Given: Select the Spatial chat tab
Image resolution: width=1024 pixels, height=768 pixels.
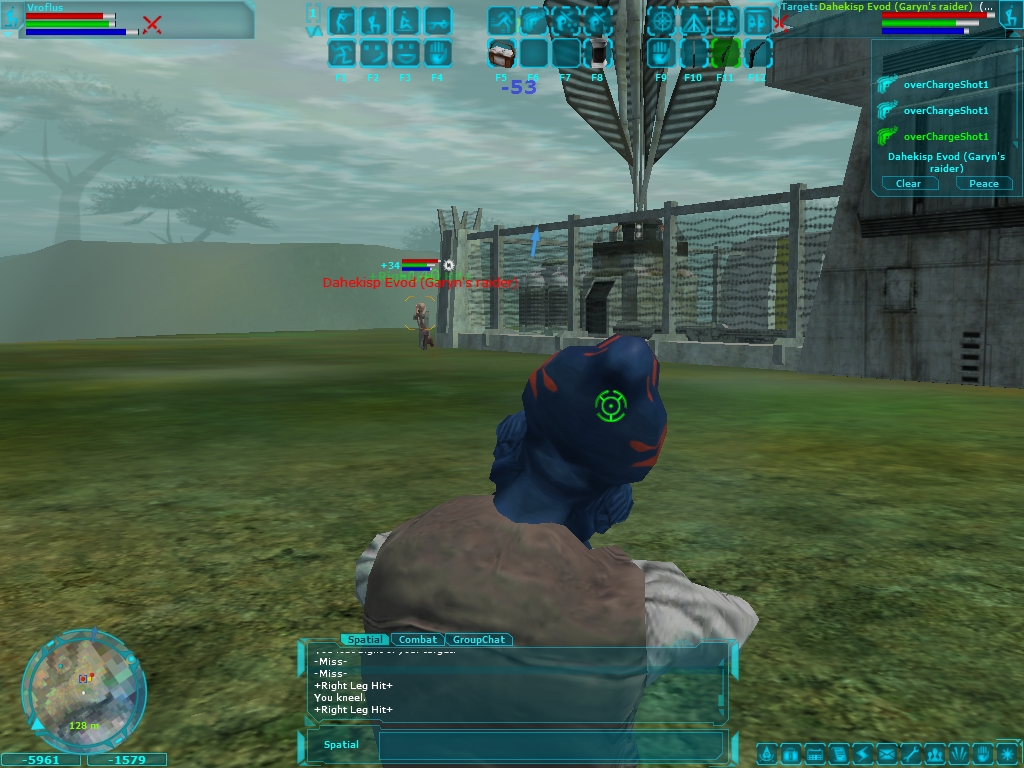Looking at the screenshot, I should pos(364,639).
